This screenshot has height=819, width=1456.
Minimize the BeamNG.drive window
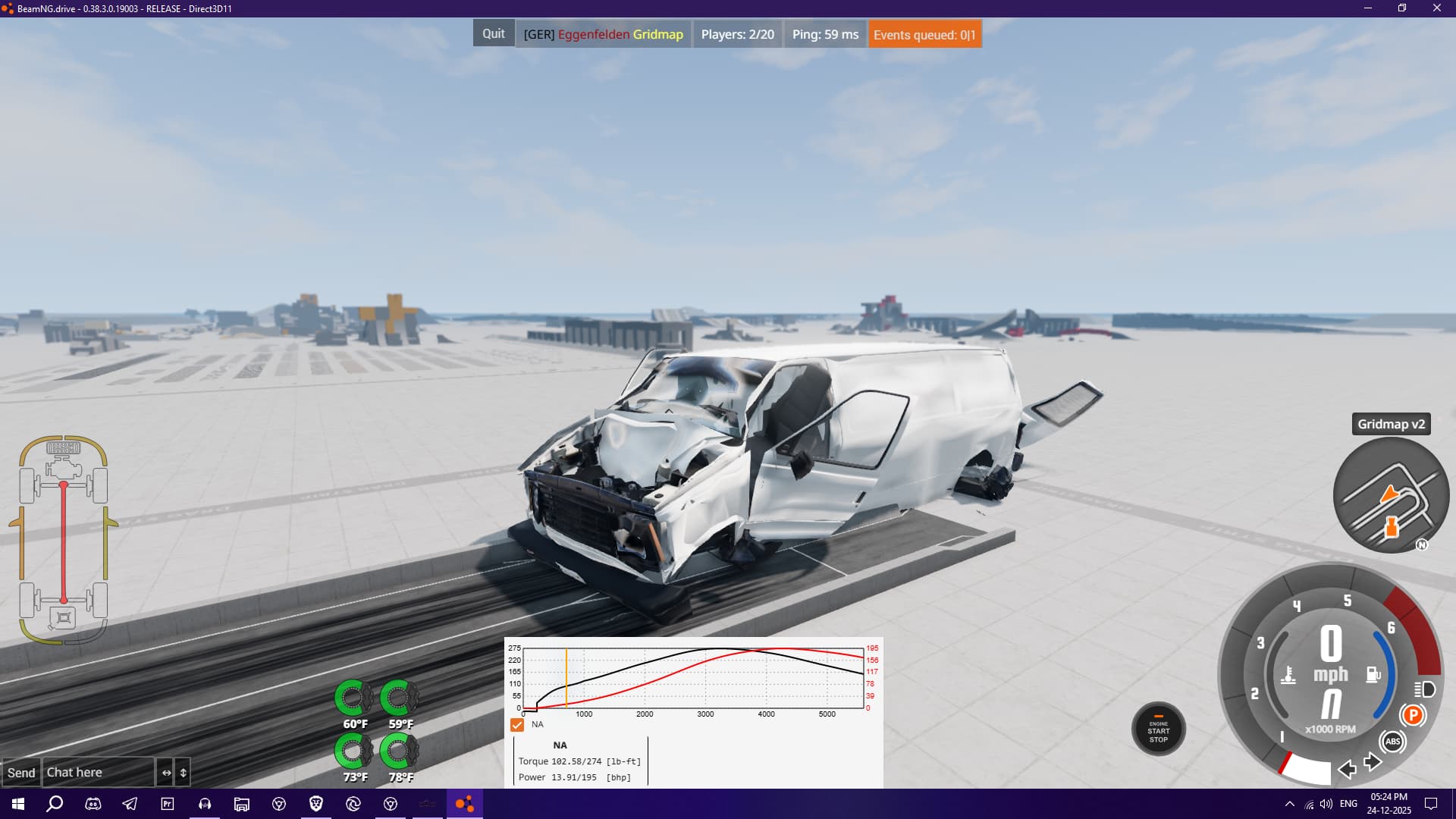click(1368, 8)
